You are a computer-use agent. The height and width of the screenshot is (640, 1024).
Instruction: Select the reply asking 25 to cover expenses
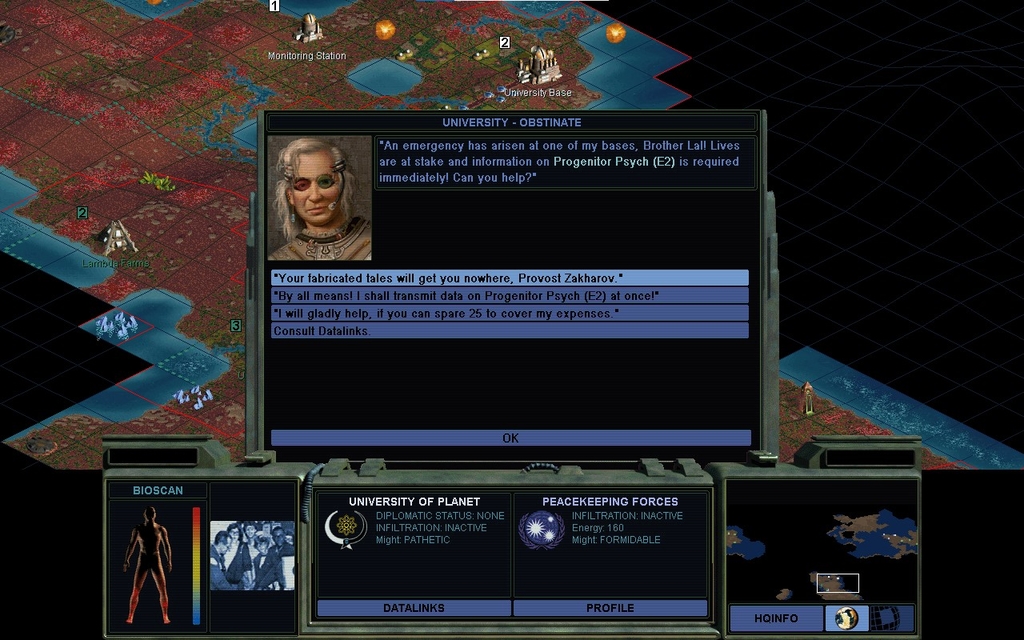click(510, 313)
